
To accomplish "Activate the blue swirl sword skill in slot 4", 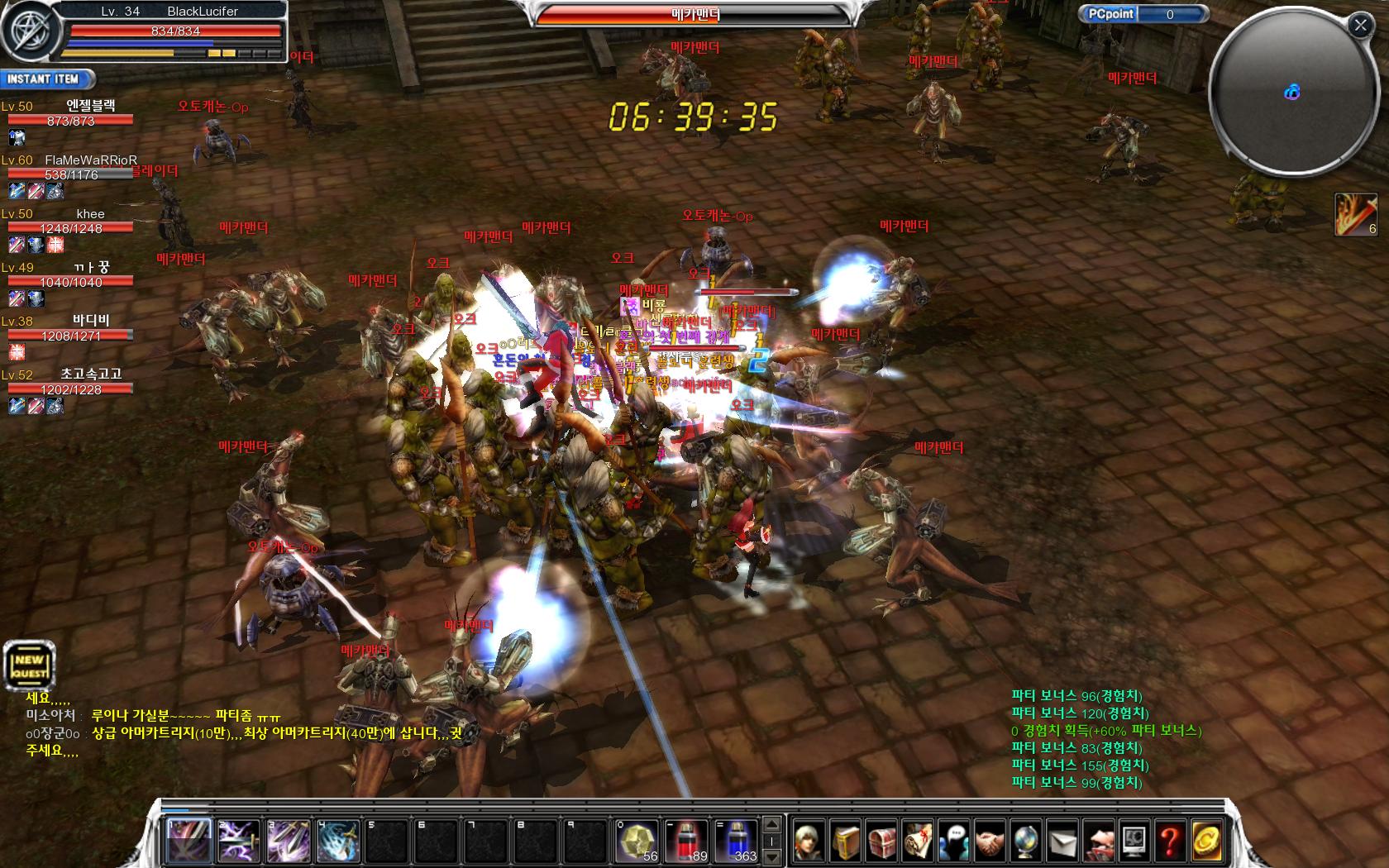I will [338, 841].
